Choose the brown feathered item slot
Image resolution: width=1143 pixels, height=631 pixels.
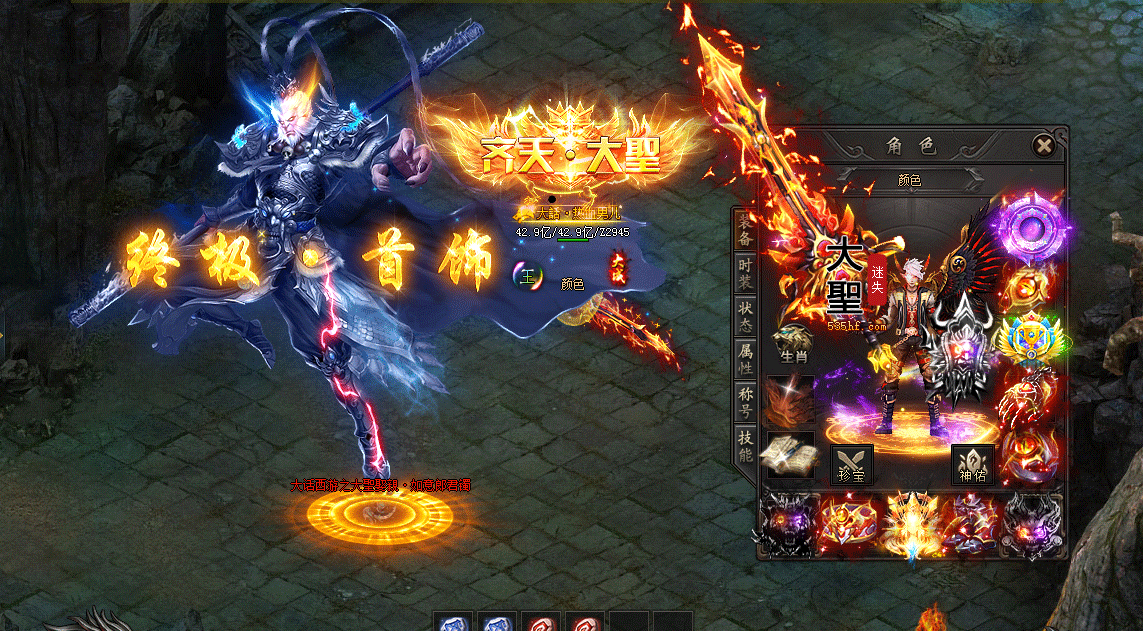[789, 401]
